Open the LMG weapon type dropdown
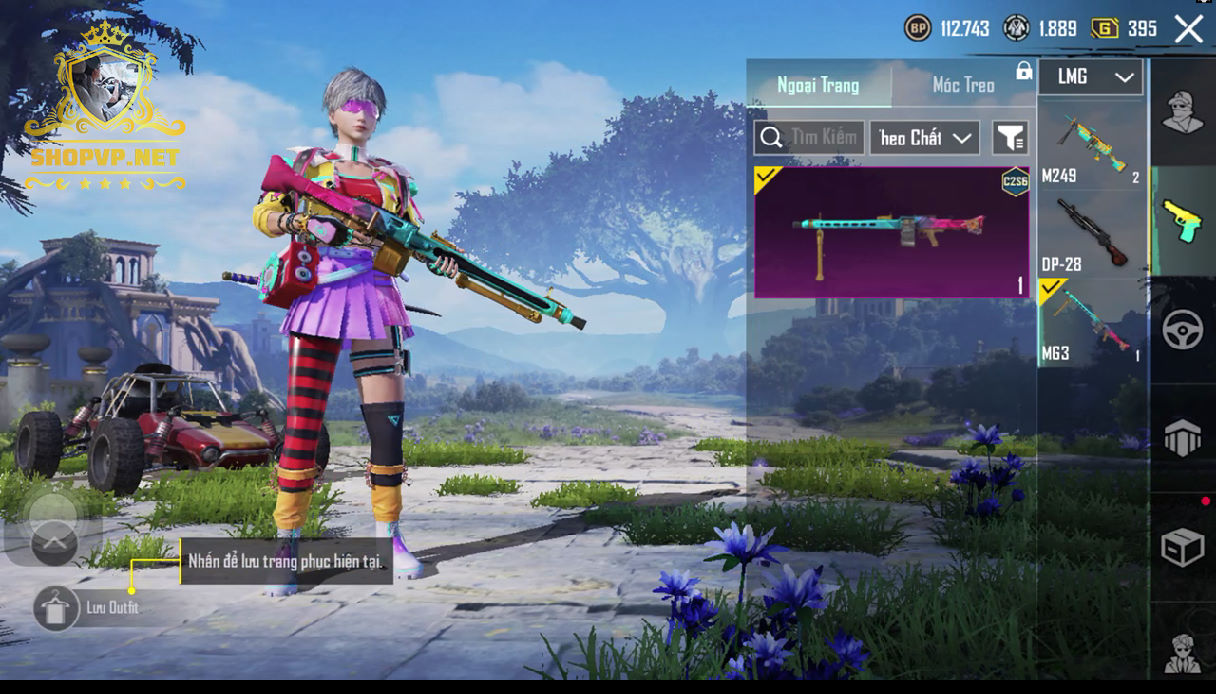This screenshot has width=1216, height=694. (1090, 77)
